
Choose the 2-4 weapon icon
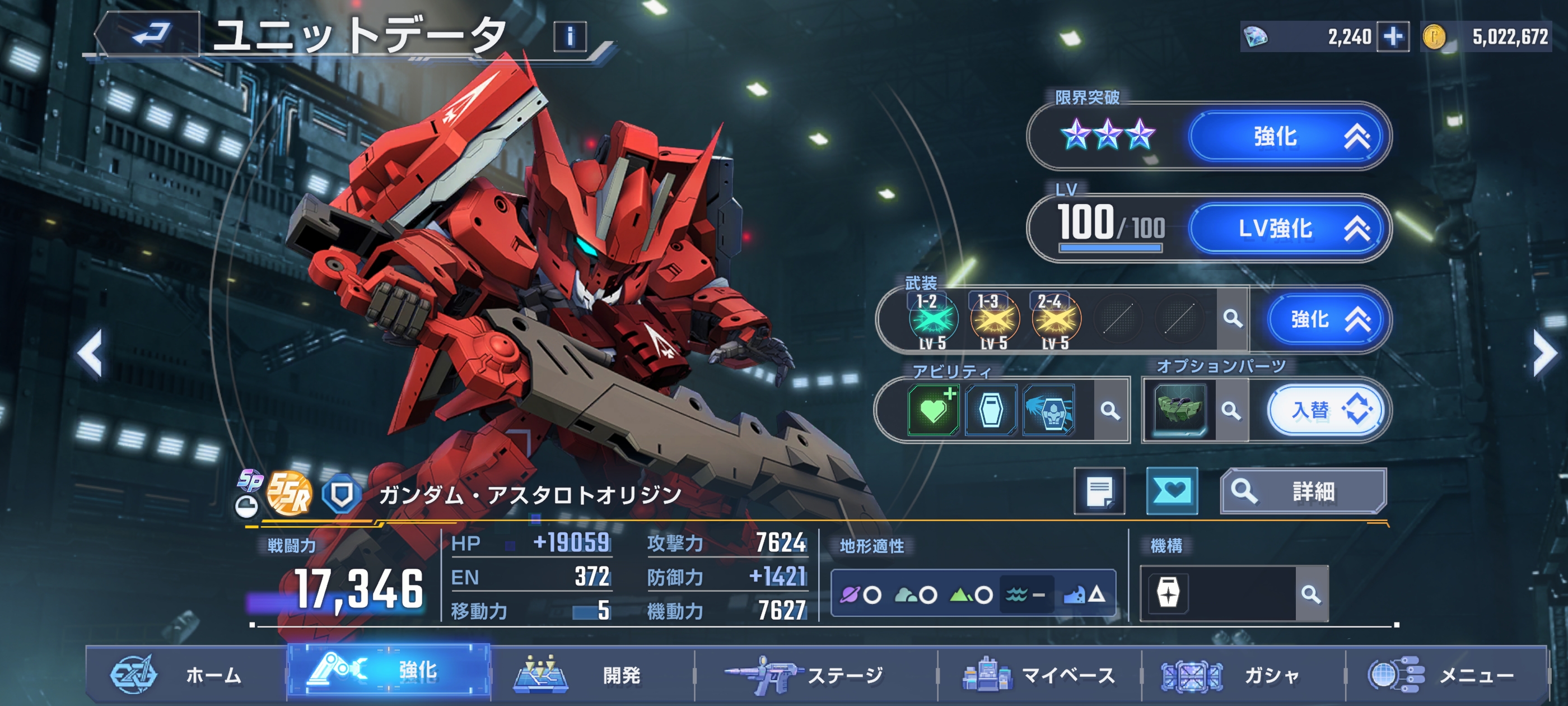pos(1056,320)
